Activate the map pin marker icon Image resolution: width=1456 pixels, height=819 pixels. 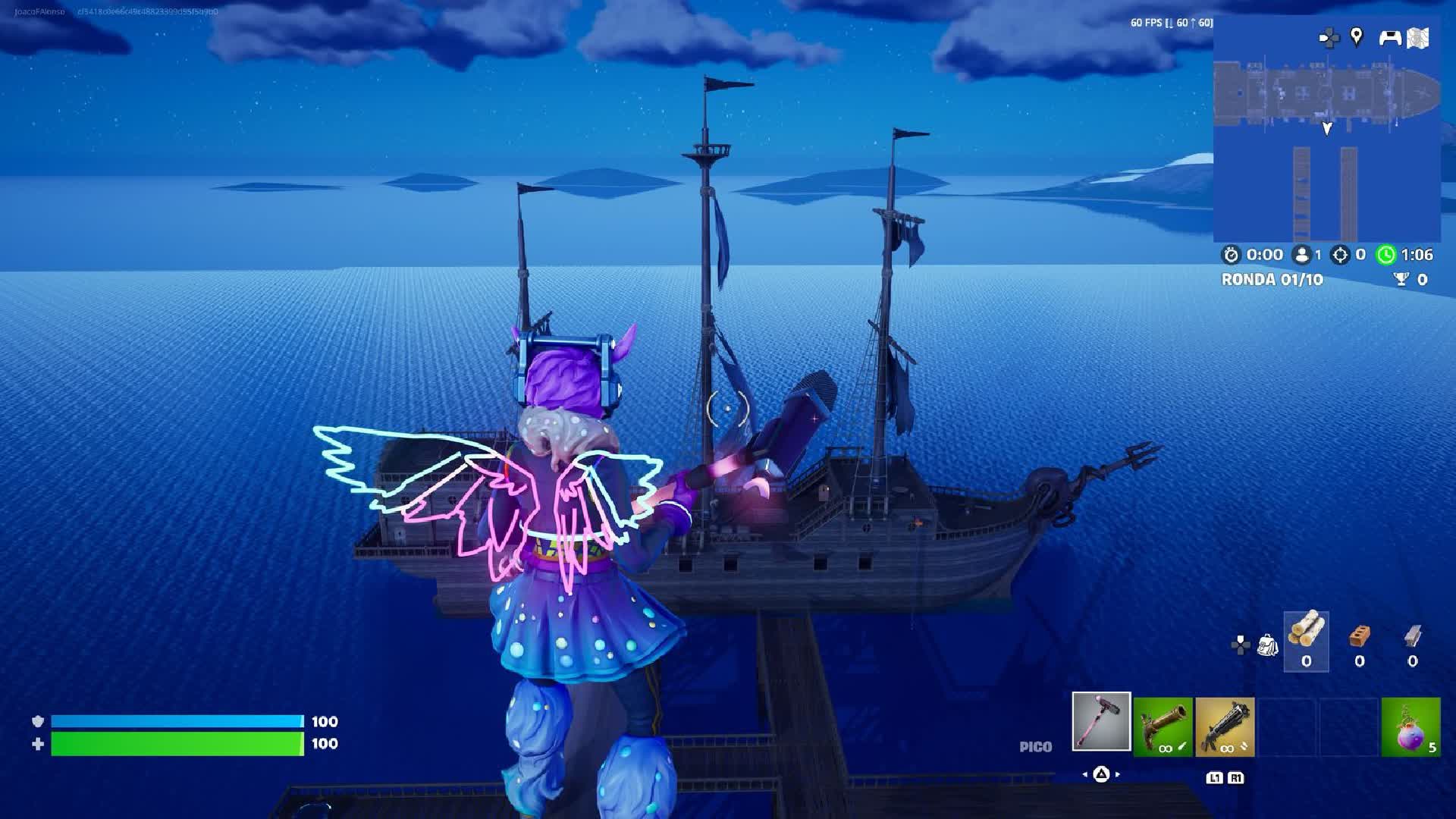click(1357, 36)
